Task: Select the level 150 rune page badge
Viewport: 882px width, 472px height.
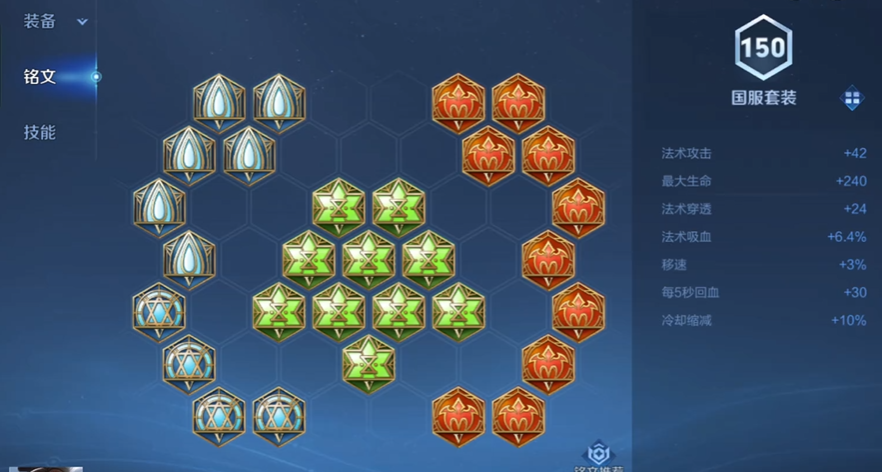Action: click(x=763, y=46)
